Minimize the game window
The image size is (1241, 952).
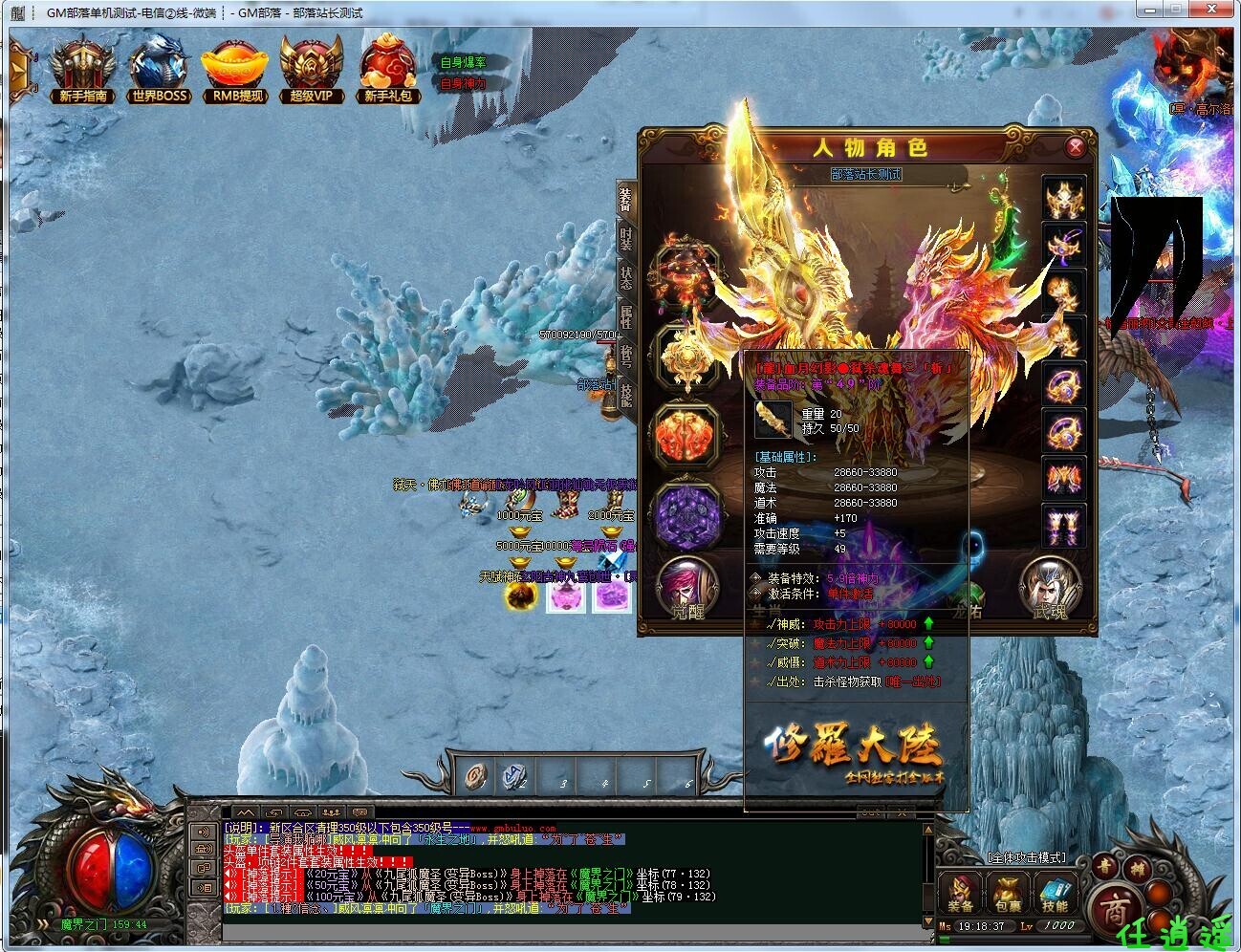tap(1149, 11)
